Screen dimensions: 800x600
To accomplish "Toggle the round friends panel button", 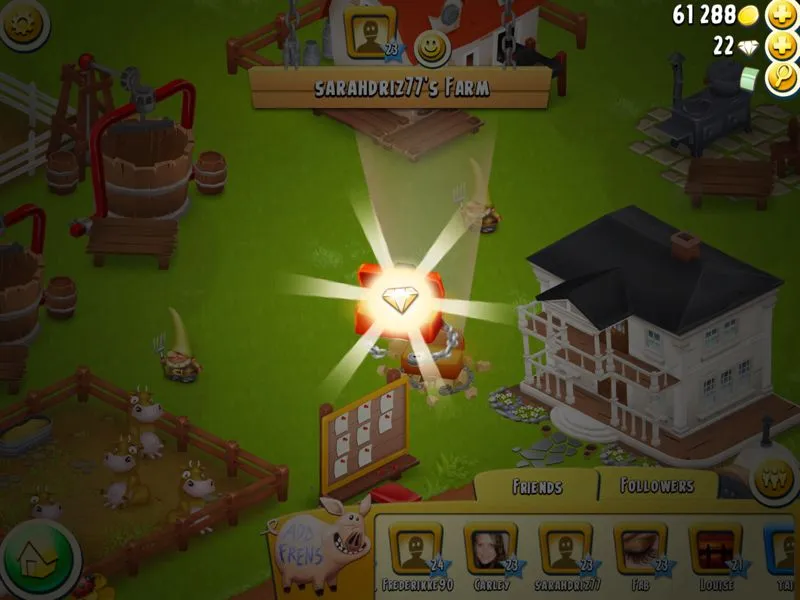I will [773, 477].
